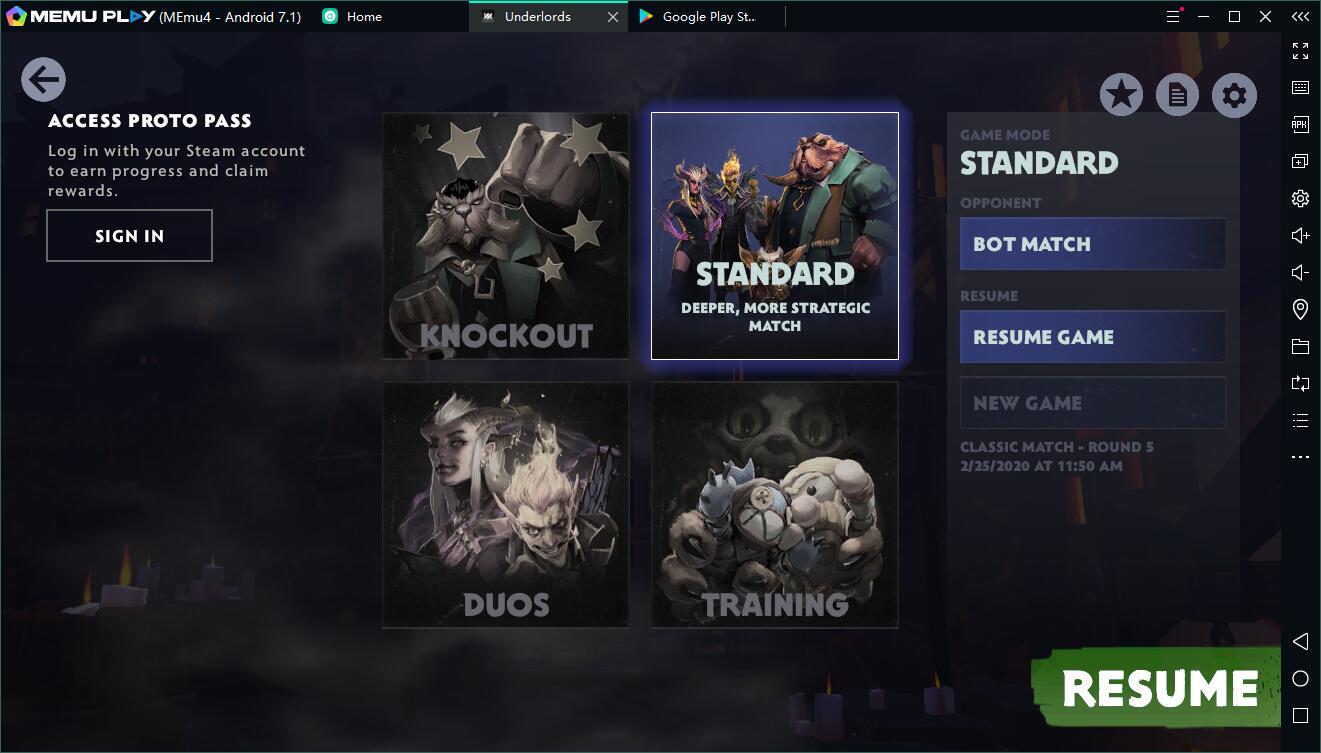This screenshot has height=753, width=1321.
Task: Expand the sidebar more options ellipsis
Action: tap(1300, 456)
